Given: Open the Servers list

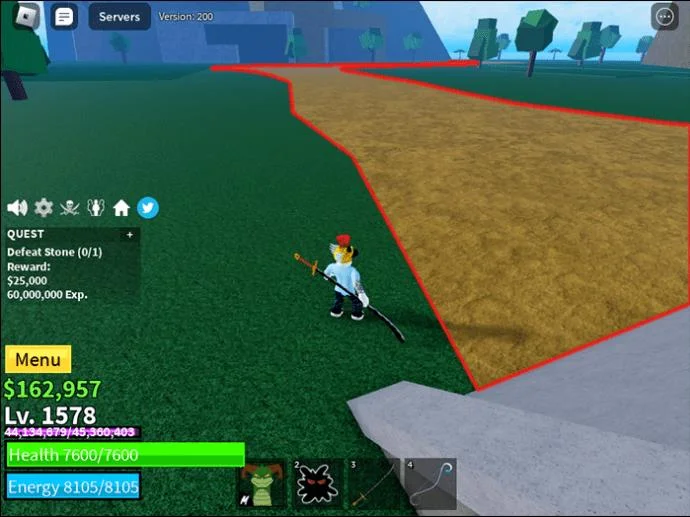Looking at the screenshot, I should (x=119, y=17).
